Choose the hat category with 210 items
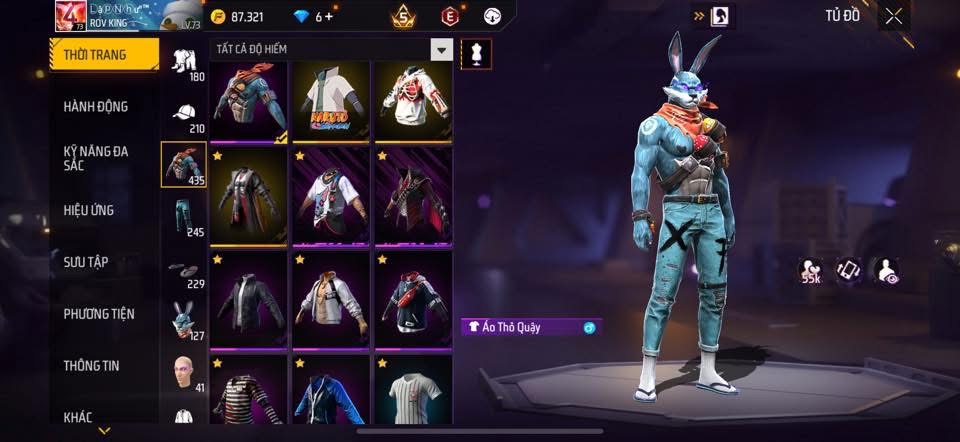The width and height of the screenshot is (960, 442). point(184,115)
